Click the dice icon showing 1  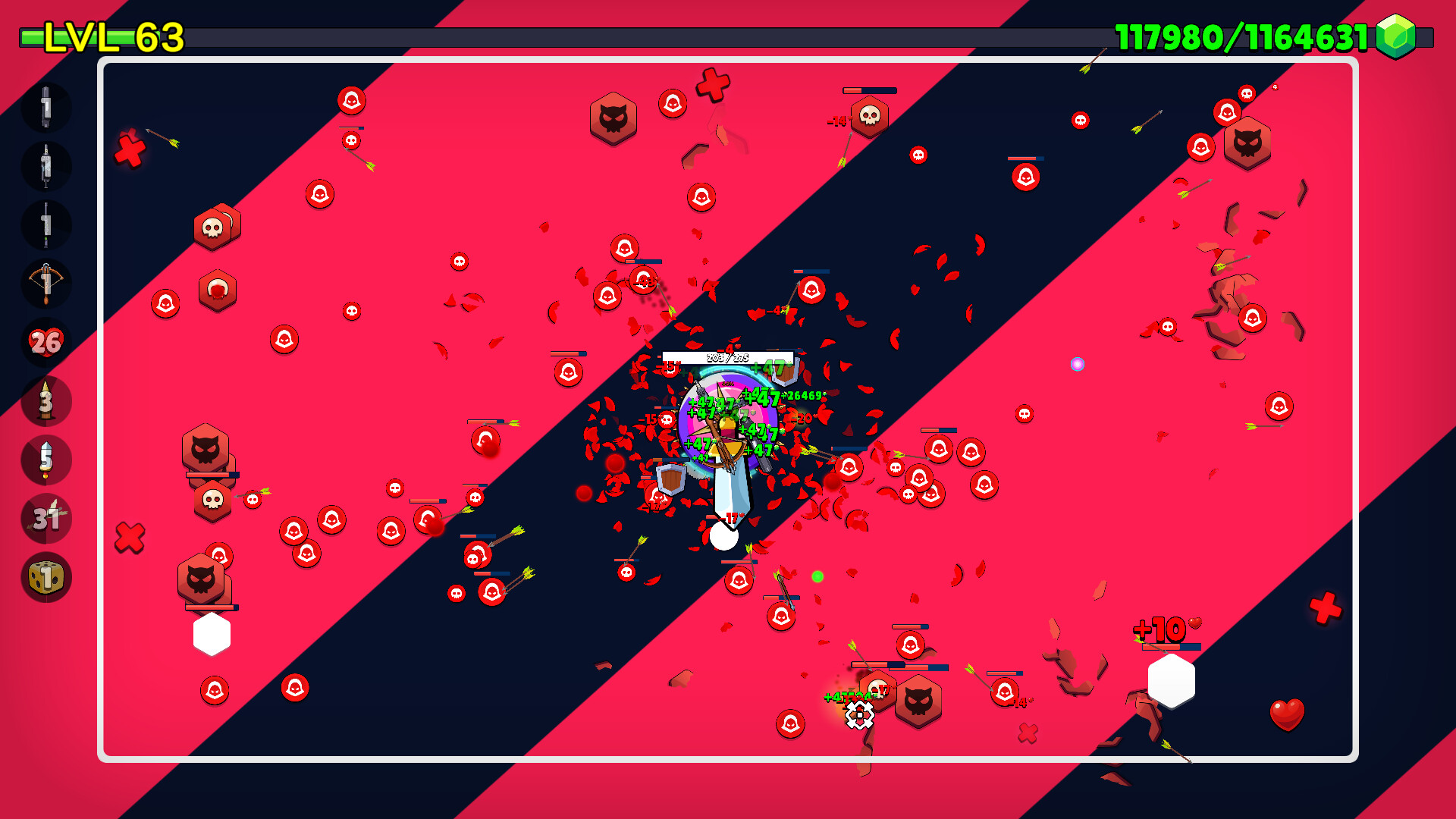pyautogui.click(x=47, y=577)
